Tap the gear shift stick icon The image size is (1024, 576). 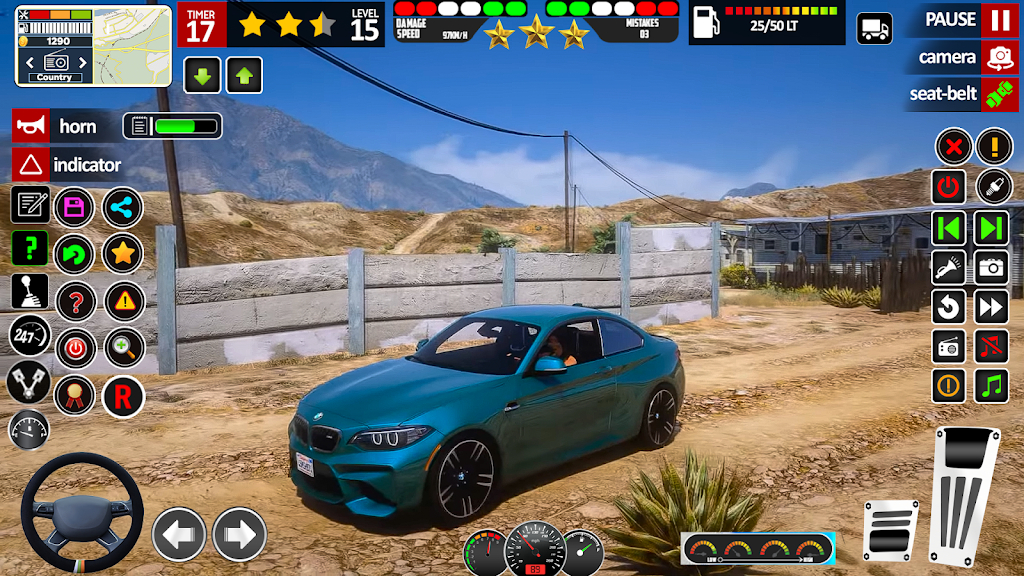pos(29,291)
